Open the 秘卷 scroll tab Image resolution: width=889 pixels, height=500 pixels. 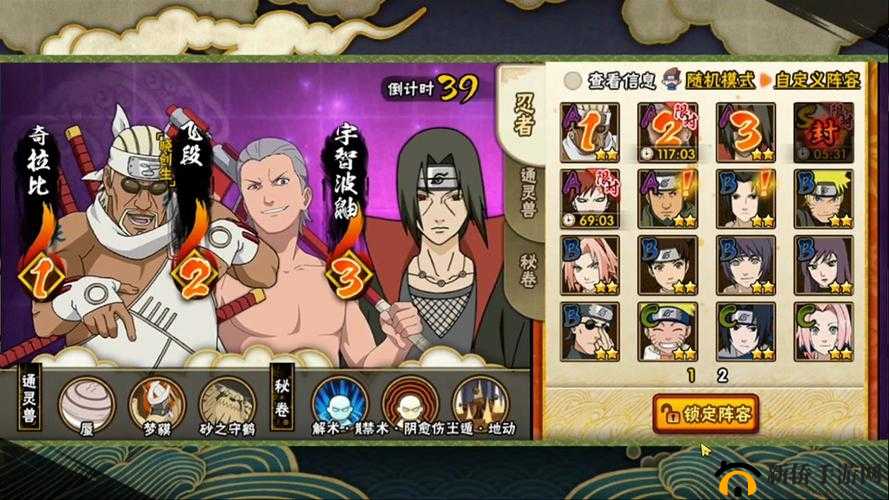(x=527, y=266)
